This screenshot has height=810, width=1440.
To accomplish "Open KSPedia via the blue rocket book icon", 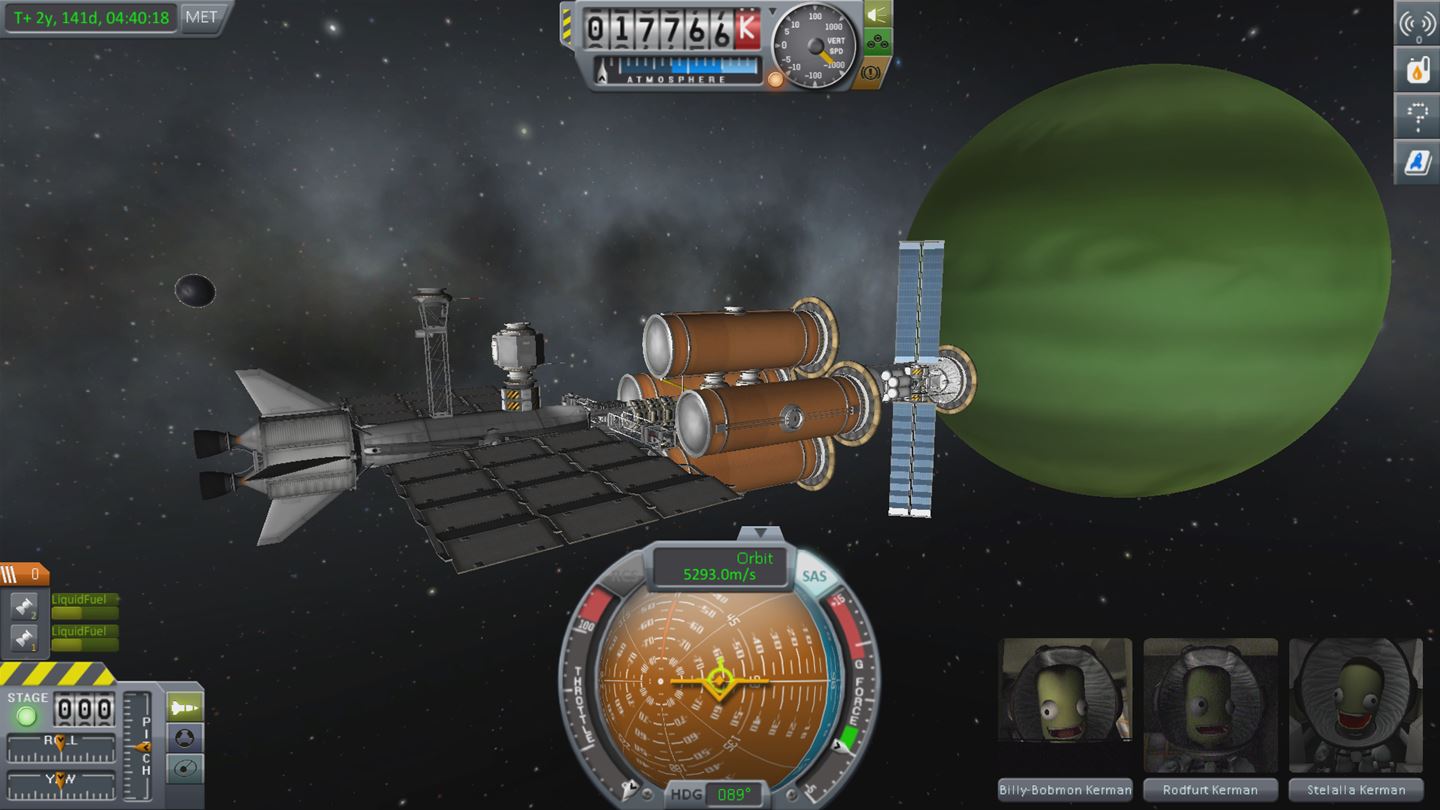I will tap(1417, 162).
